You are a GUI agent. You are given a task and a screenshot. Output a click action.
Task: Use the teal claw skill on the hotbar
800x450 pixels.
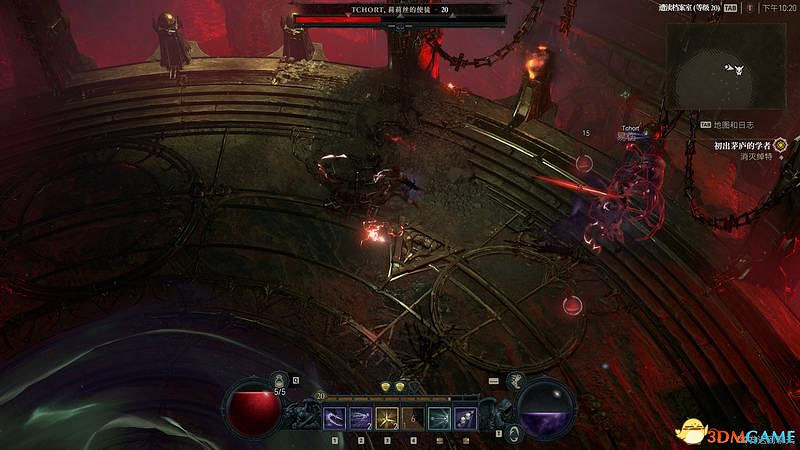click(439, 417)
